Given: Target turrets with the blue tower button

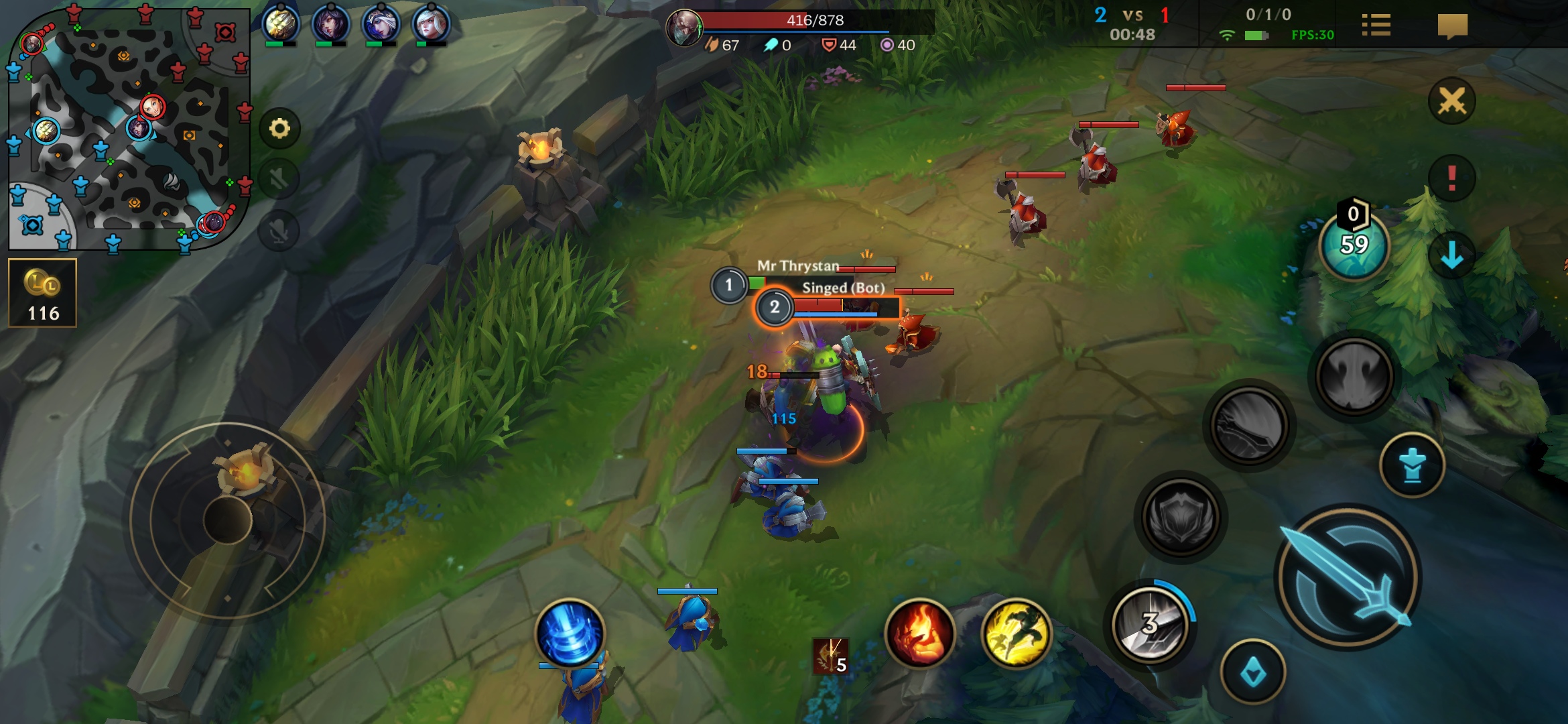Looking at the screenshot, I should coord(1413,465).
